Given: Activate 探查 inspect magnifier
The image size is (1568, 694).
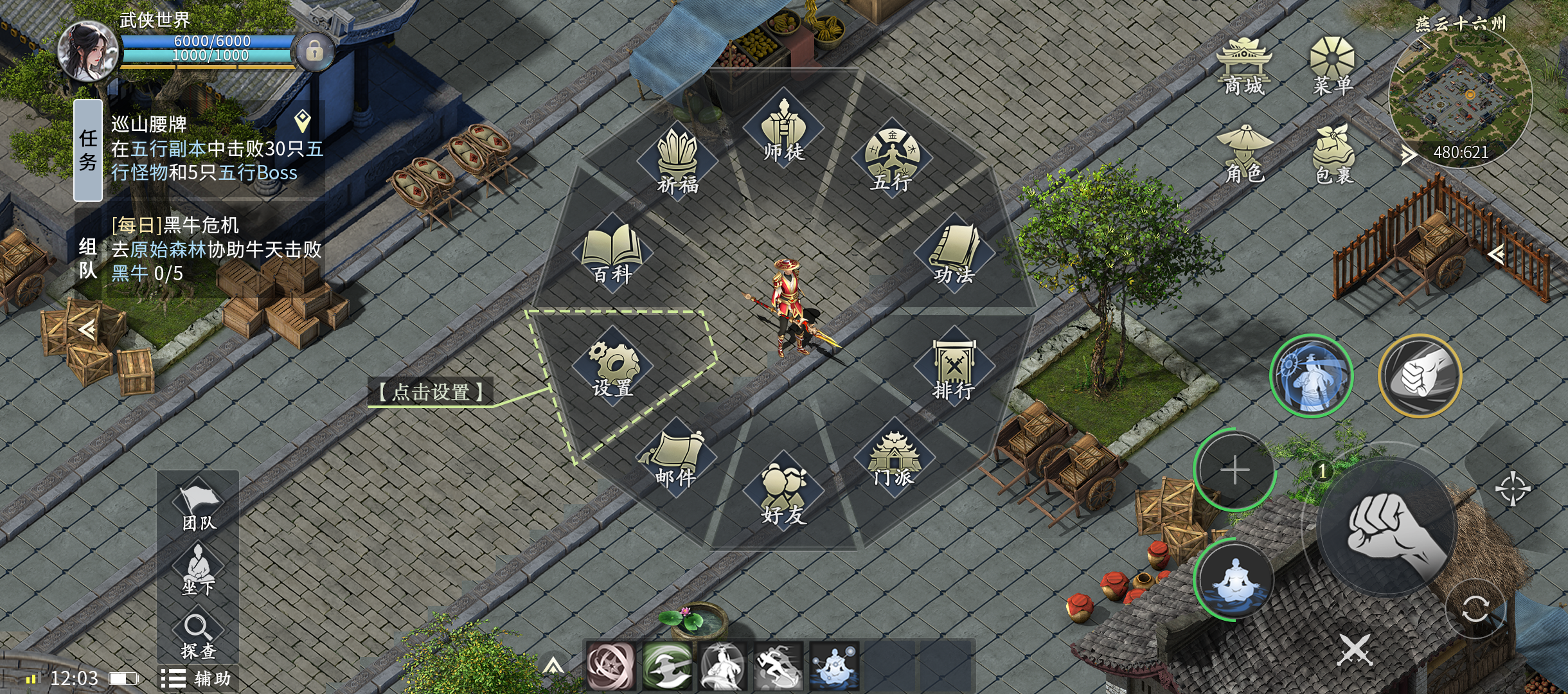Looking at the screenshot, I should [198, 635].
